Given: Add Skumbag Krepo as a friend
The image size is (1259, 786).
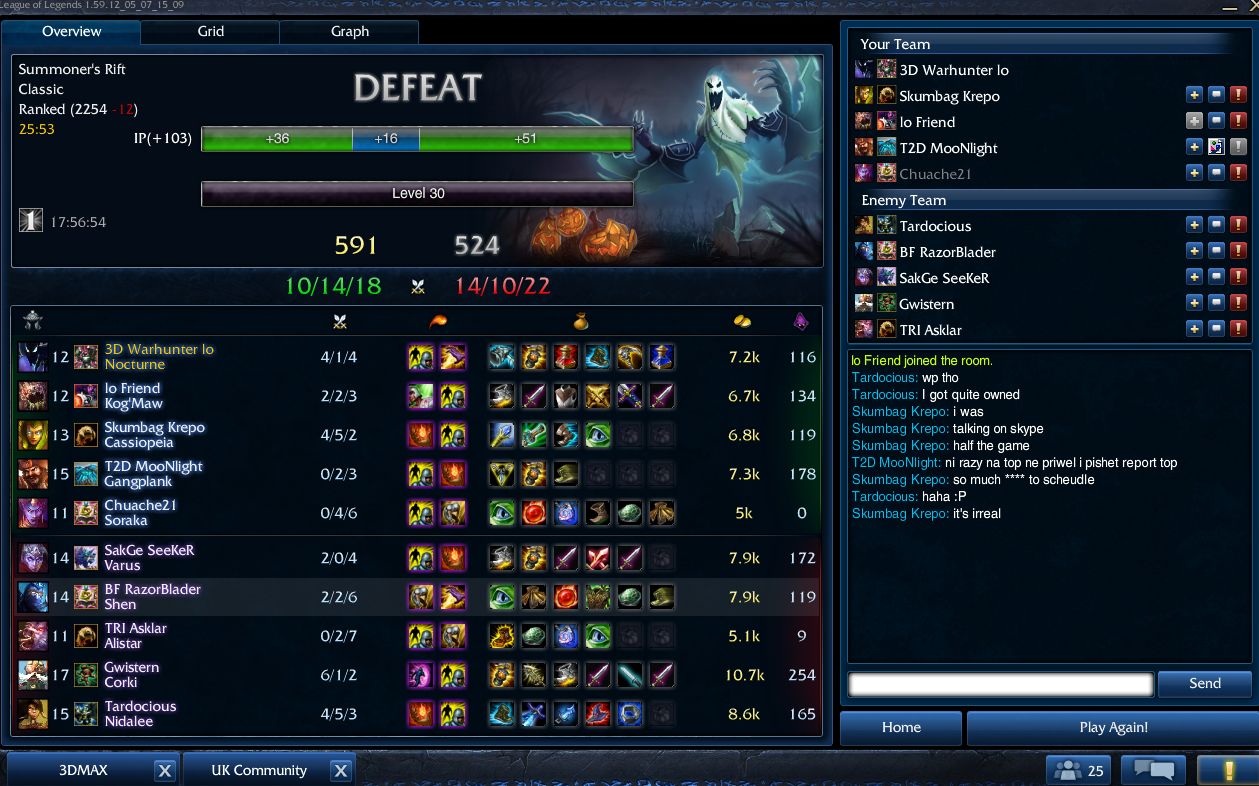Looking at the screenshot, I should click(x=1194, y=96).
